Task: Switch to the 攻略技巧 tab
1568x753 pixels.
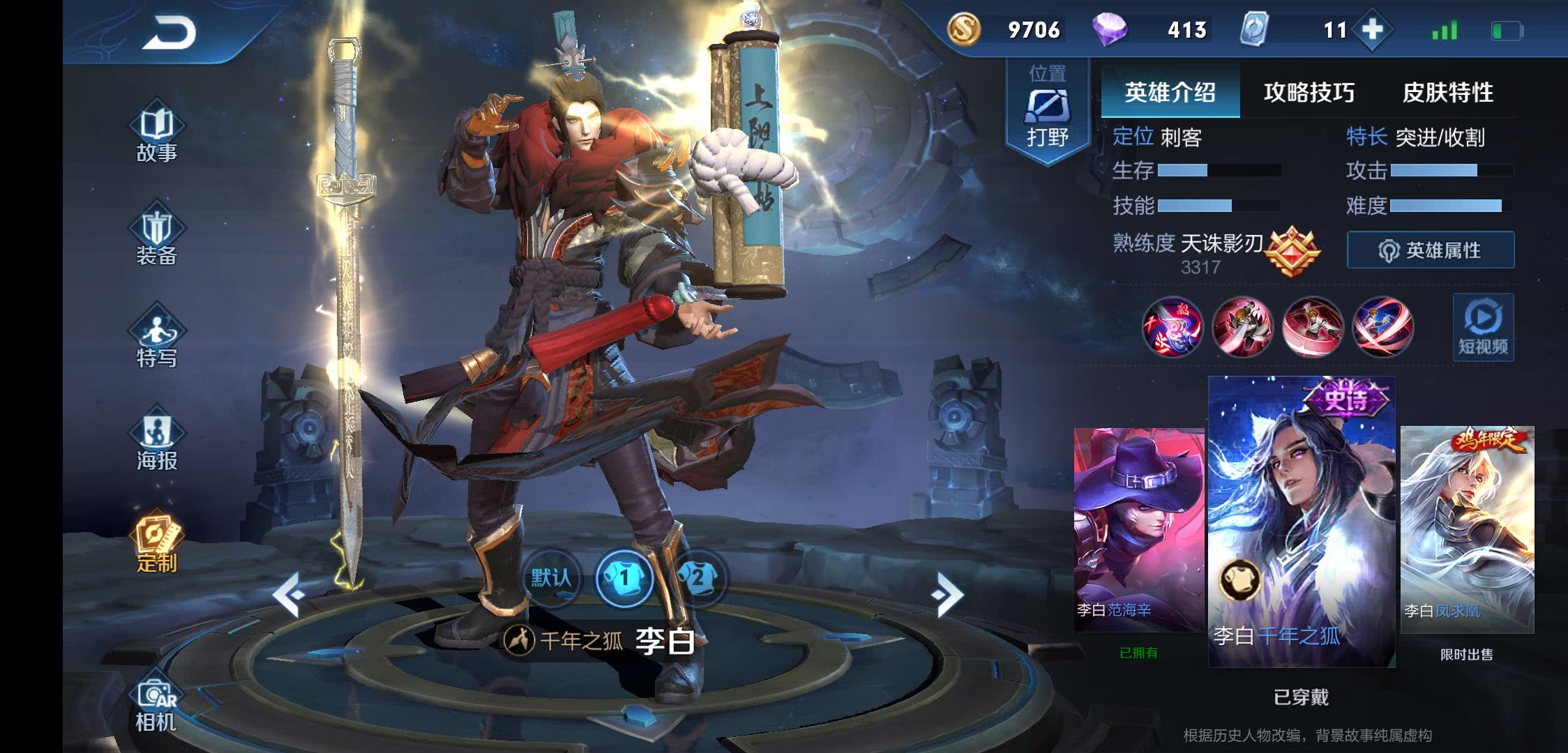Action: (x=1309, y=93)
